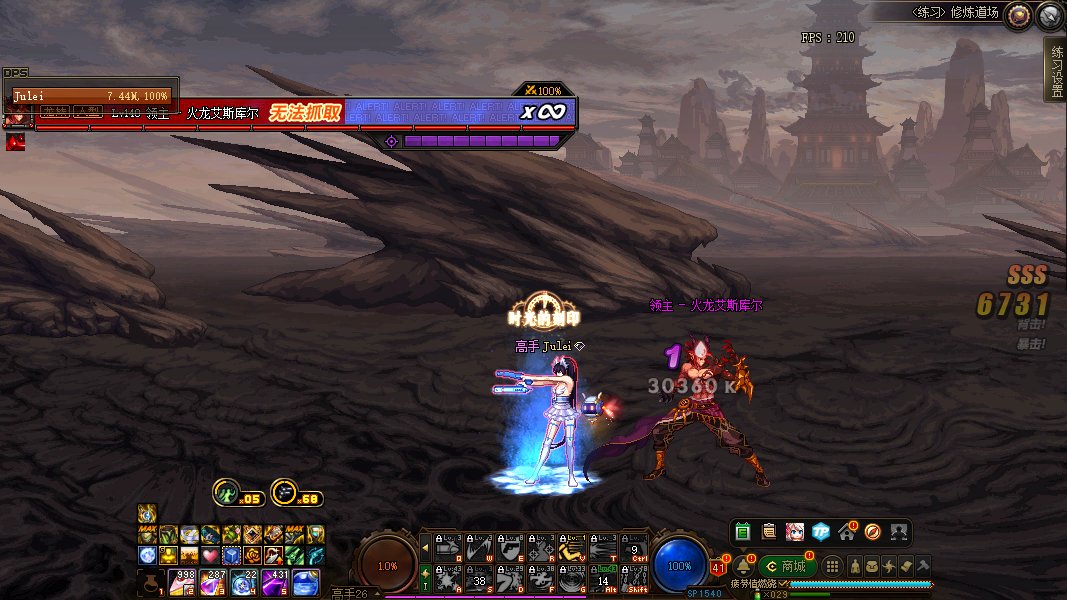The image size is (1067, 600).
Task: Open the 练习设置 practice settings tab
Action: 1055,70
